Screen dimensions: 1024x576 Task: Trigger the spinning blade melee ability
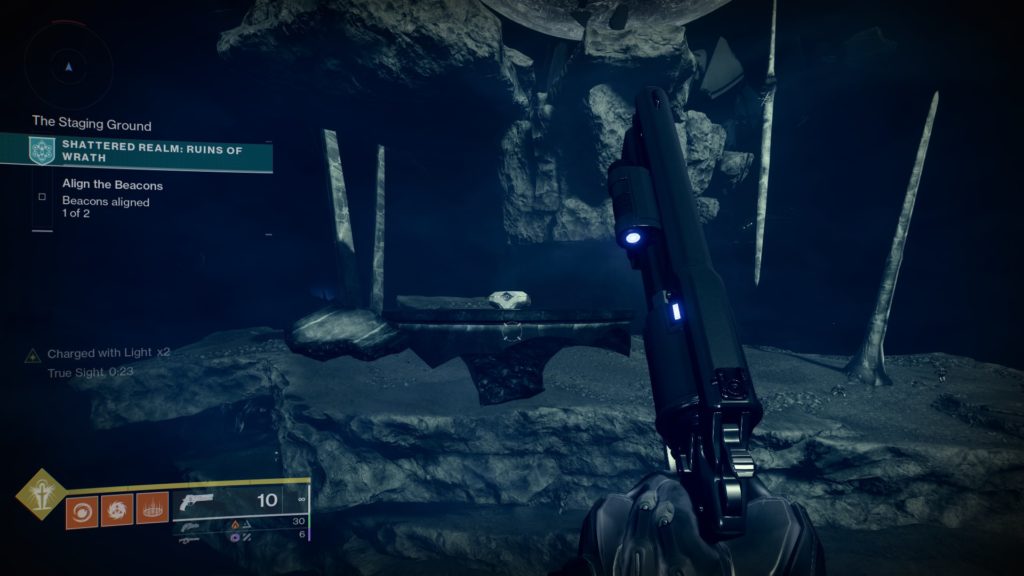tap(116, 511)
